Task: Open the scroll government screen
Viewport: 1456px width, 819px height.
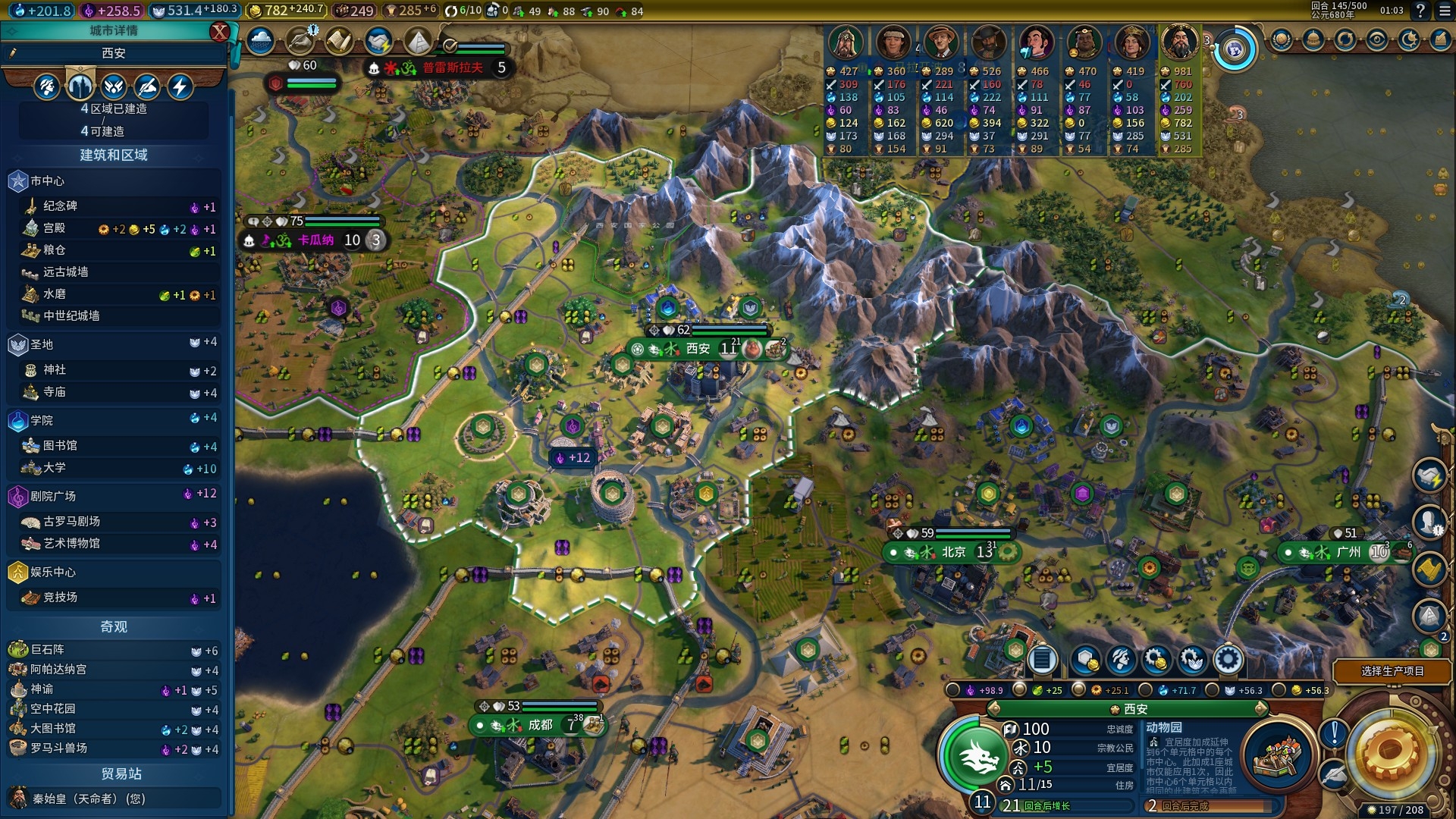Action: 338,40
